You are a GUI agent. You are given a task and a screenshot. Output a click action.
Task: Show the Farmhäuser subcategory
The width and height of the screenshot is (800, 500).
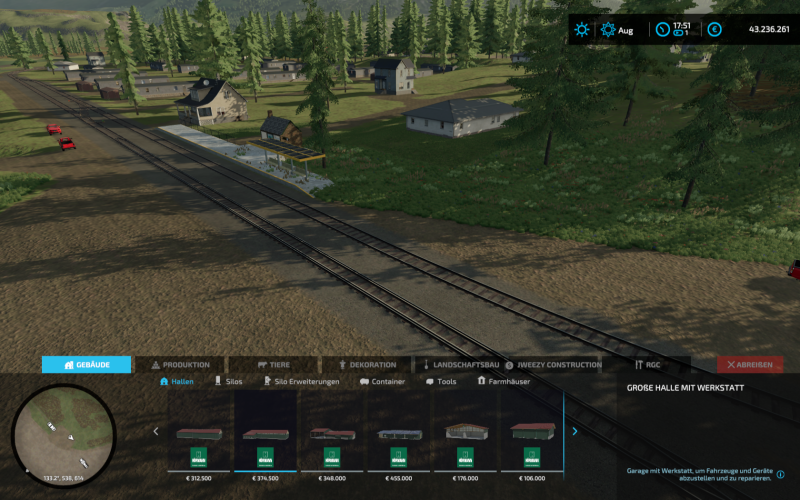[504, 382]
